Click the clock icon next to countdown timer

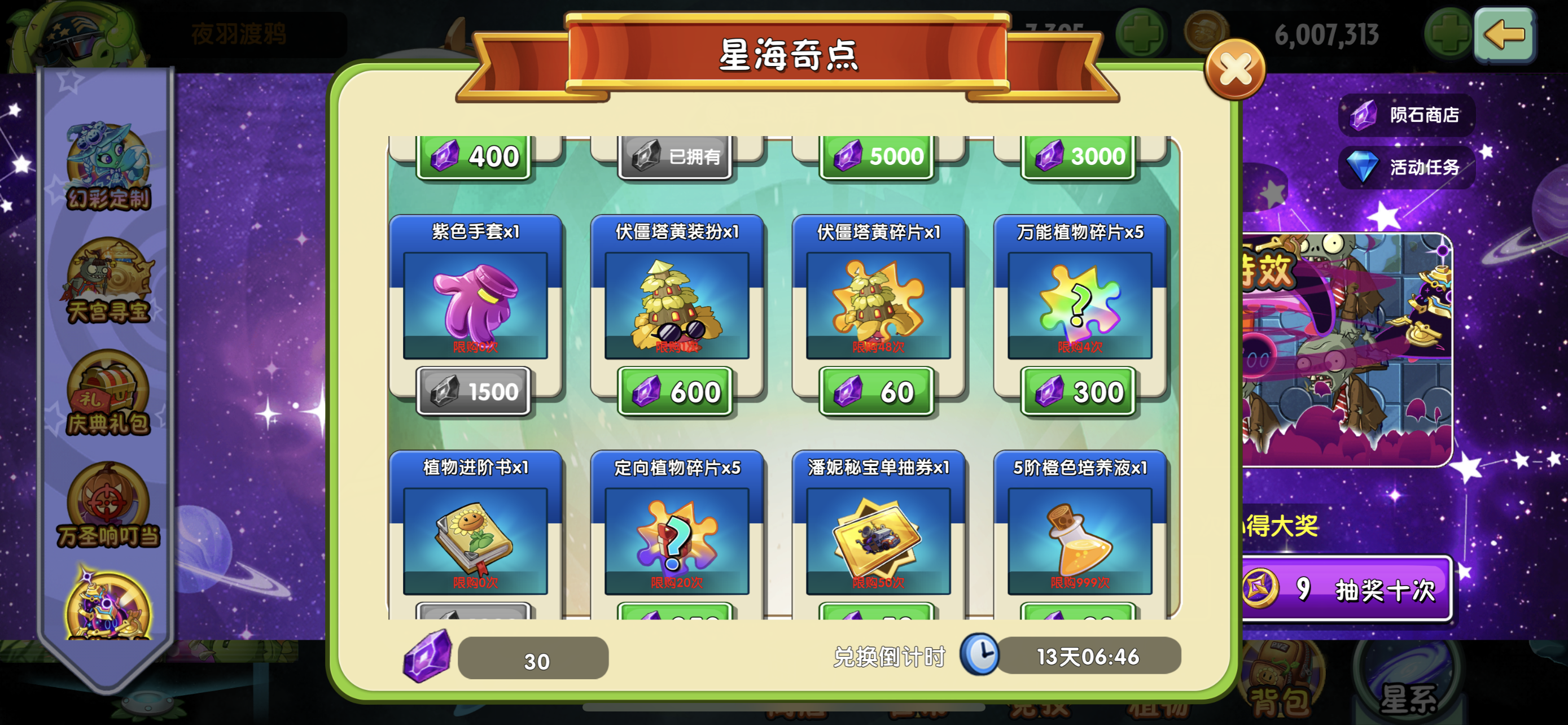tap(980, 657)
